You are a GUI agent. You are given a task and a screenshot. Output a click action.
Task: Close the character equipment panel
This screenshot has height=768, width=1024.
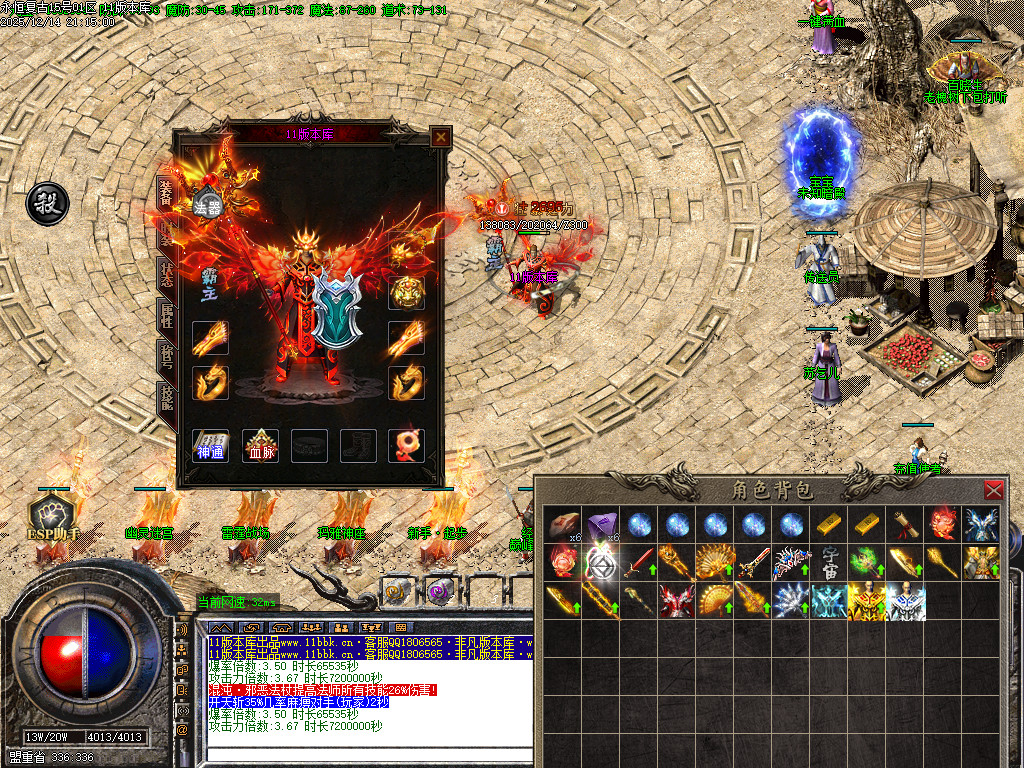(439, 137)
